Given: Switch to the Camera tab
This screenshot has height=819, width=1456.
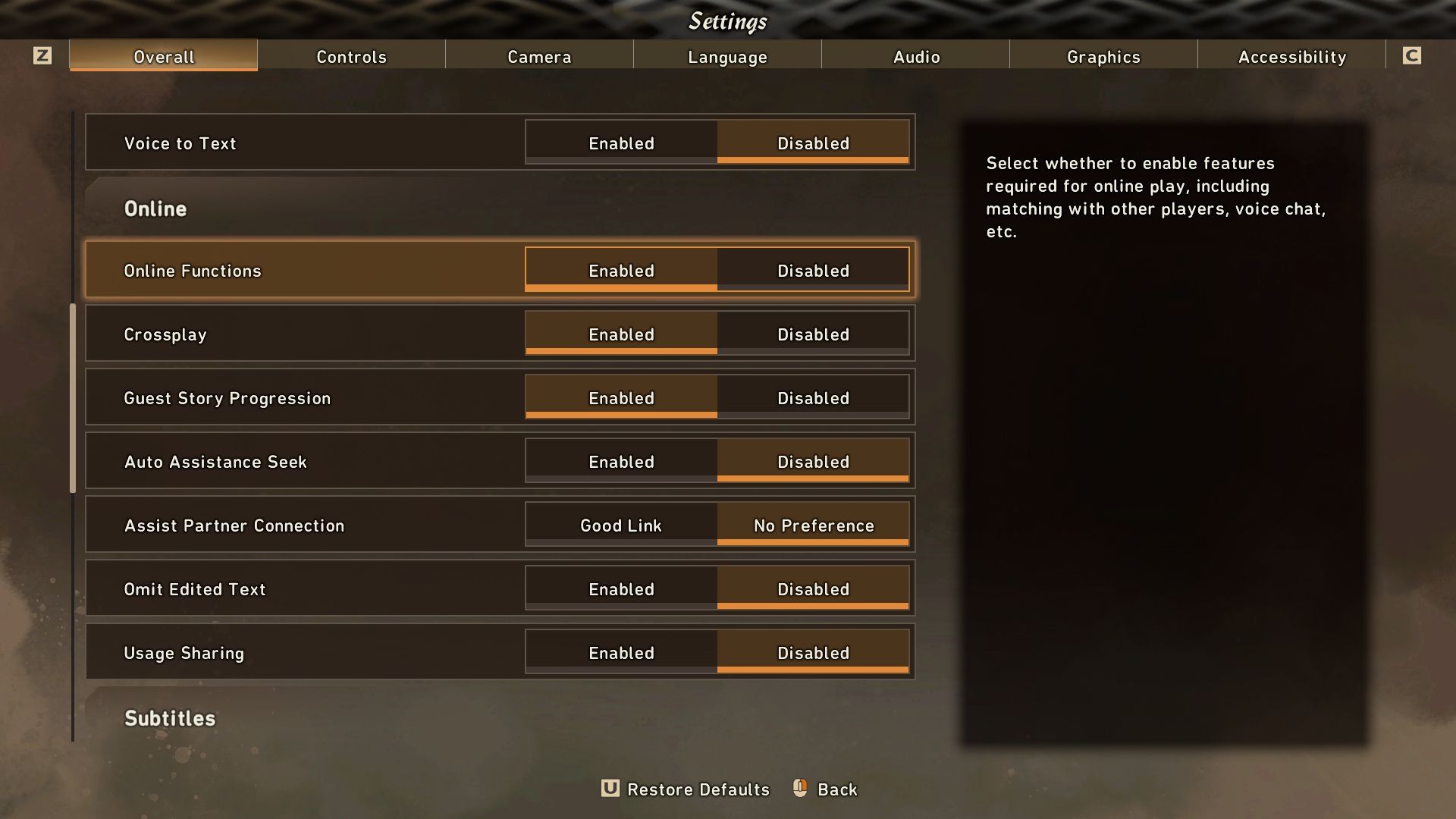Looking at the screenshot, I should click(x=539, y=56).
